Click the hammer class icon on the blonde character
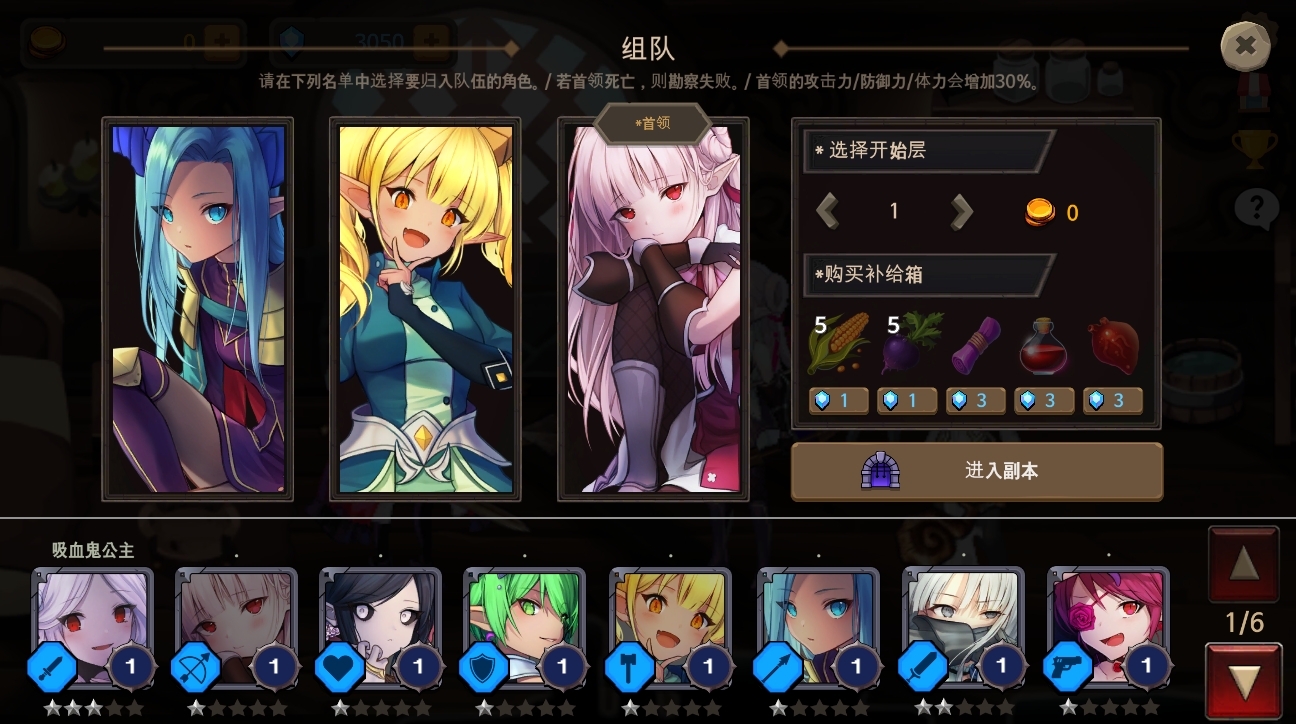The width and height of the screenshot is (1296, 724). click(629, 666)
